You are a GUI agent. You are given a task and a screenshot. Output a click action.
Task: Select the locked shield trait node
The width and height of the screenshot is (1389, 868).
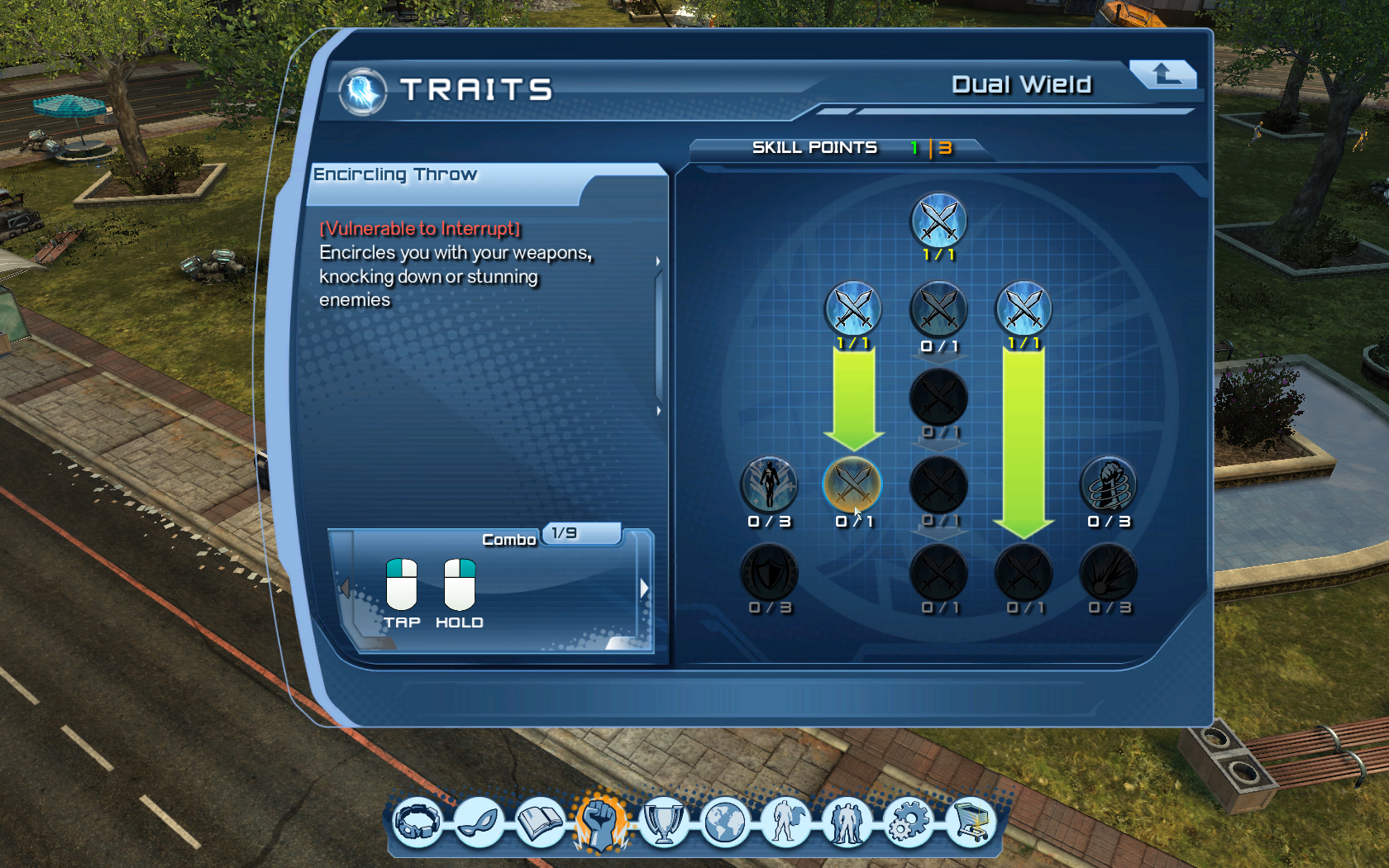[x=769, y=572]
